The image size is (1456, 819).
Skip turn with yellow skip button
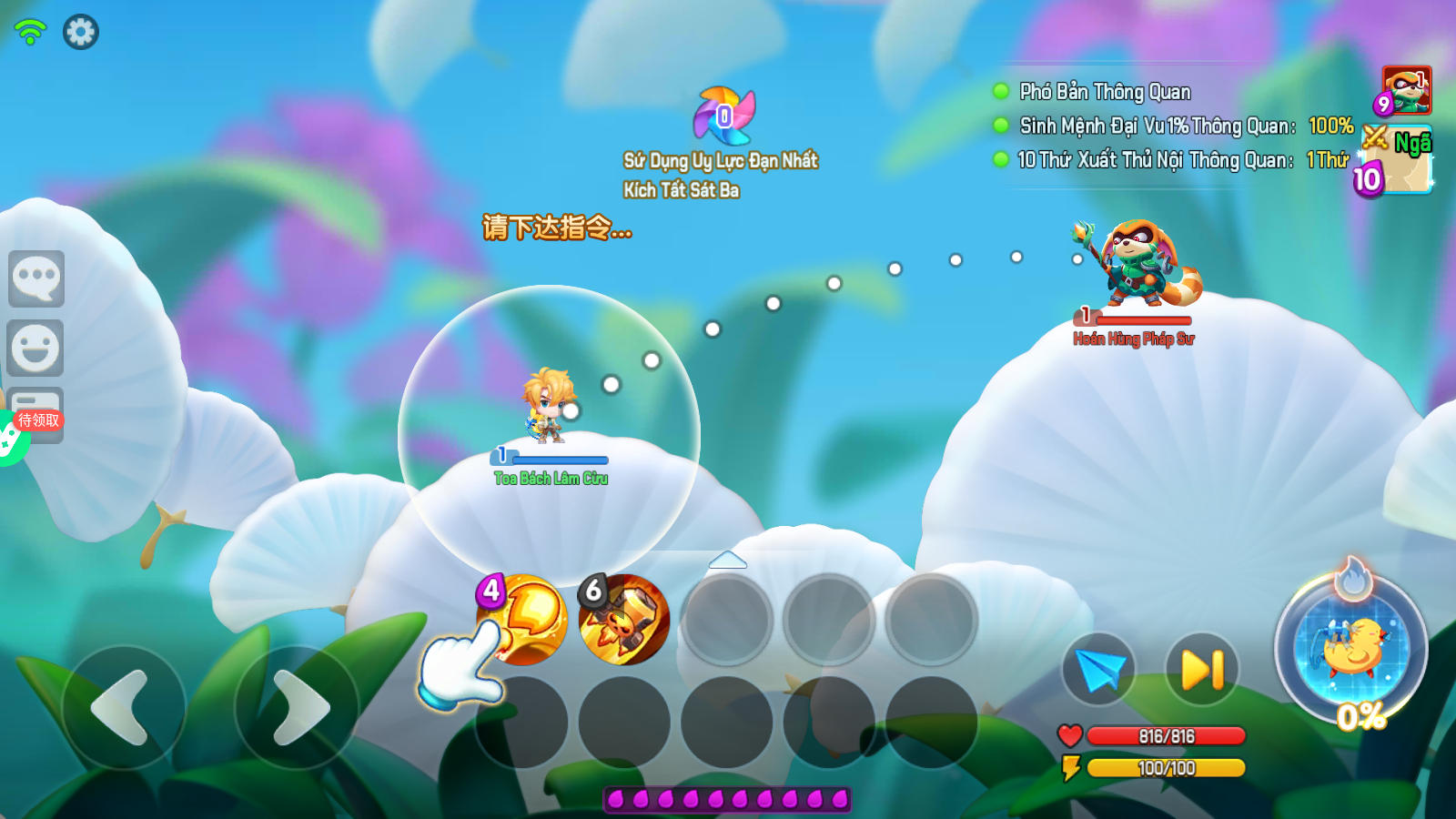[x=1202, y=670]
